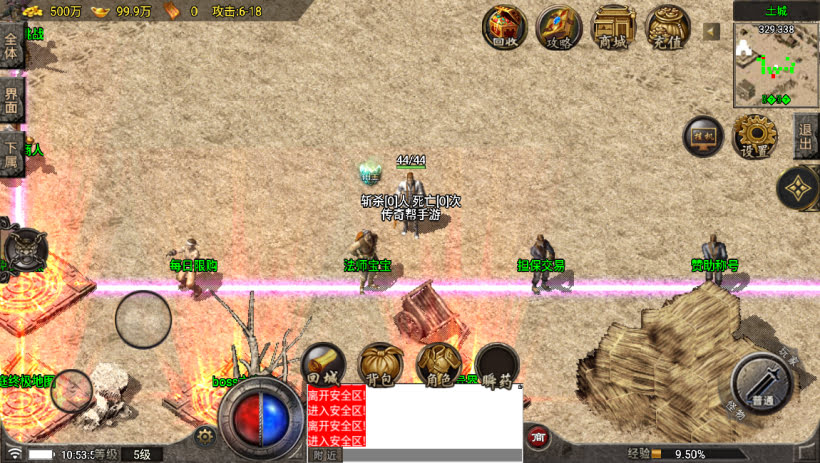Tap the horned demon helmet icon
820x463 pixels.
coord(24,250)
